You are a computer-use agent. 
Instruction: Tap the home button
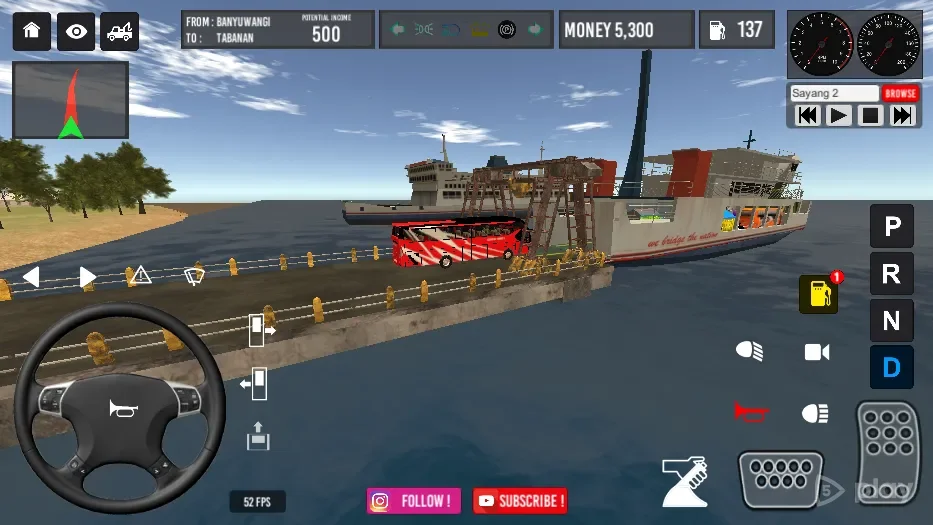31,32
